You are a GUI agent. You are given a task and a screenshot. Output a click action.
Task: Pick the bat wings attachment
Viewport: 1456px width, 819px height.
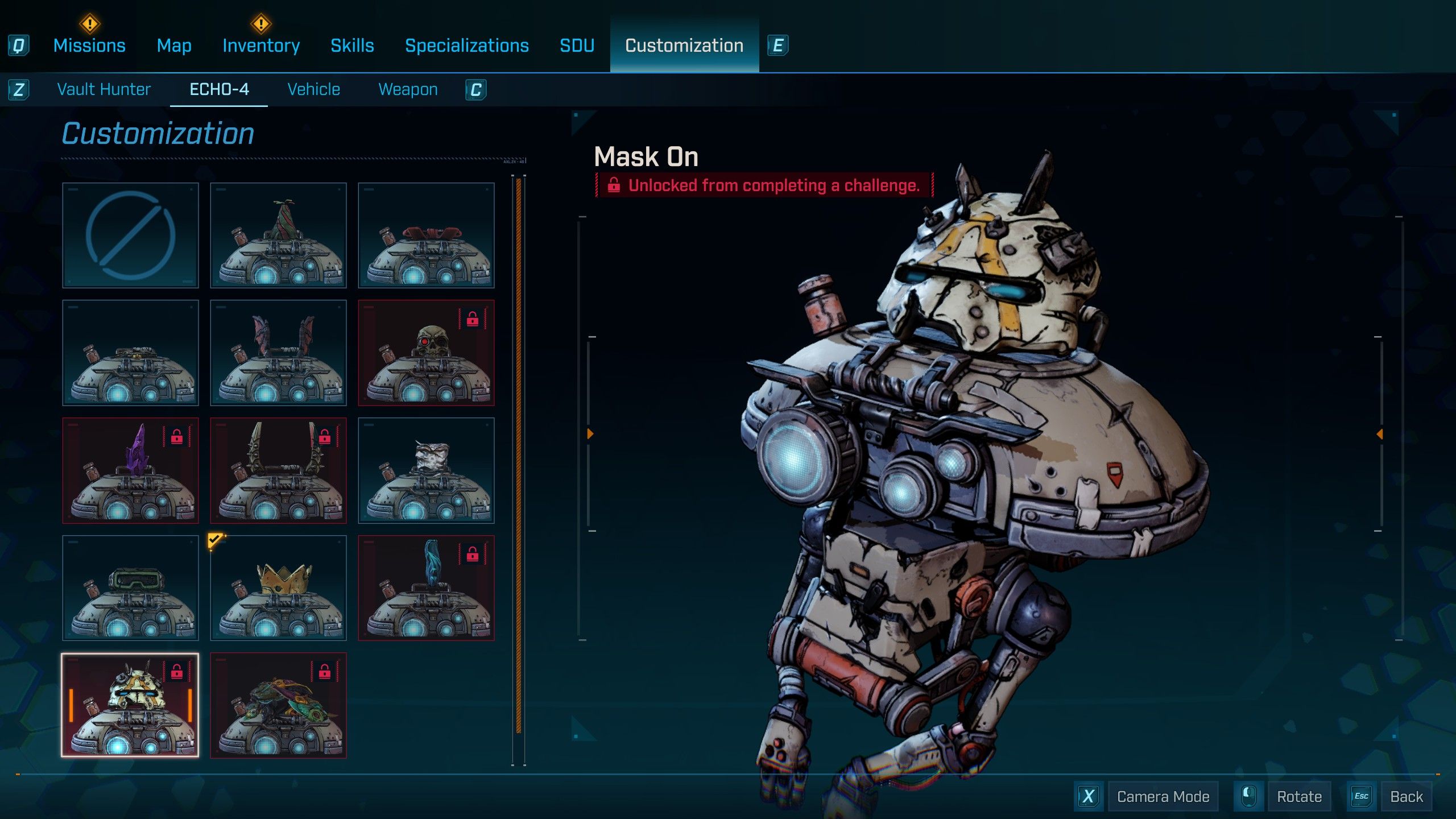(x=278, y=353)
